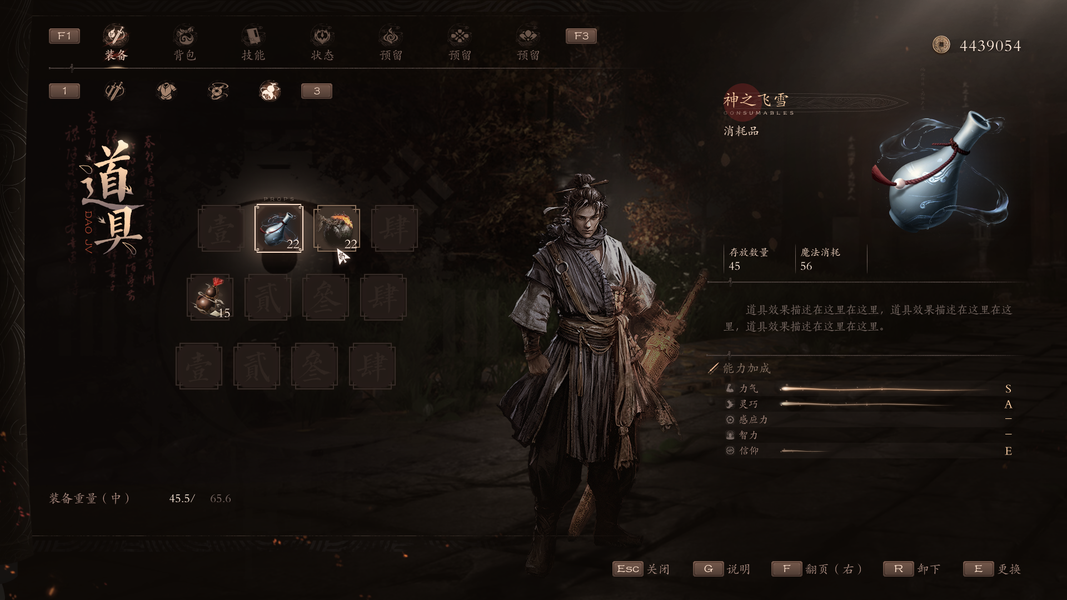Switch to the 背包 (backpack) tab
Screen dimensions: 1067x600
pyautogui.click(x=184, y=42)
